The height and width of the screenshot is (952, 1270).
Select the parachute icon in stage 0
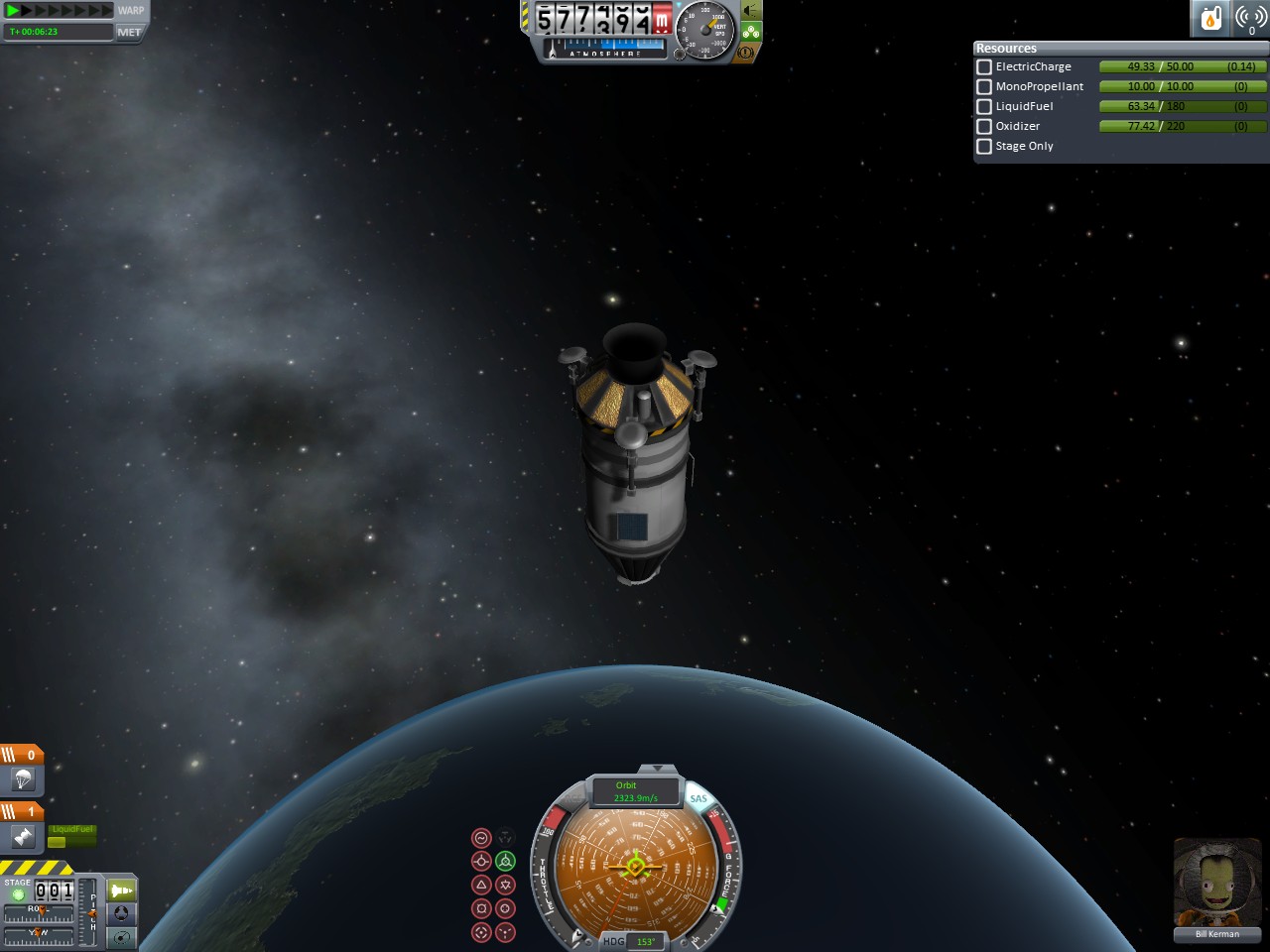23,780
